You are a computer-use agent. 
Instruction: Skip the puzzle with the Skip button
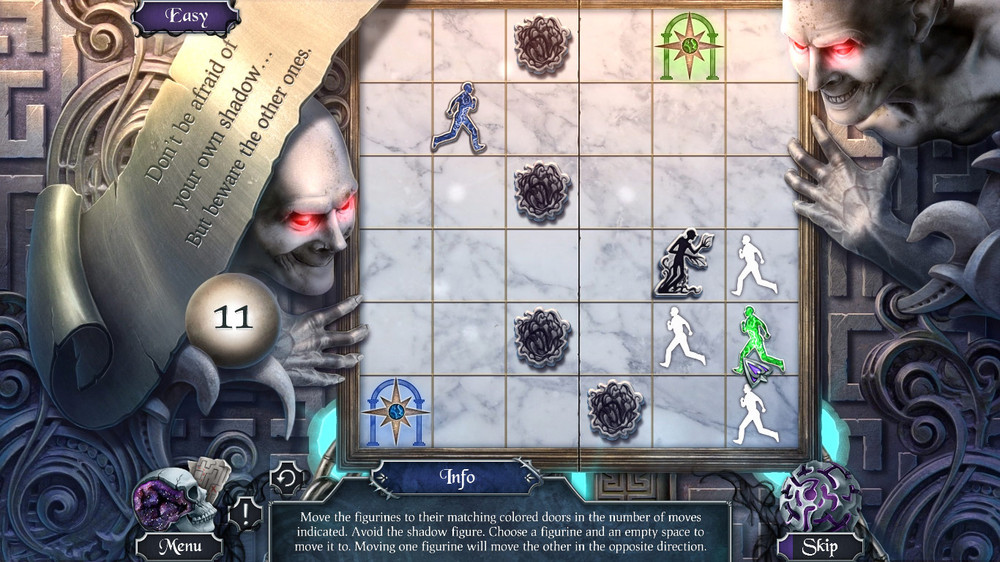tap(820, 546)
